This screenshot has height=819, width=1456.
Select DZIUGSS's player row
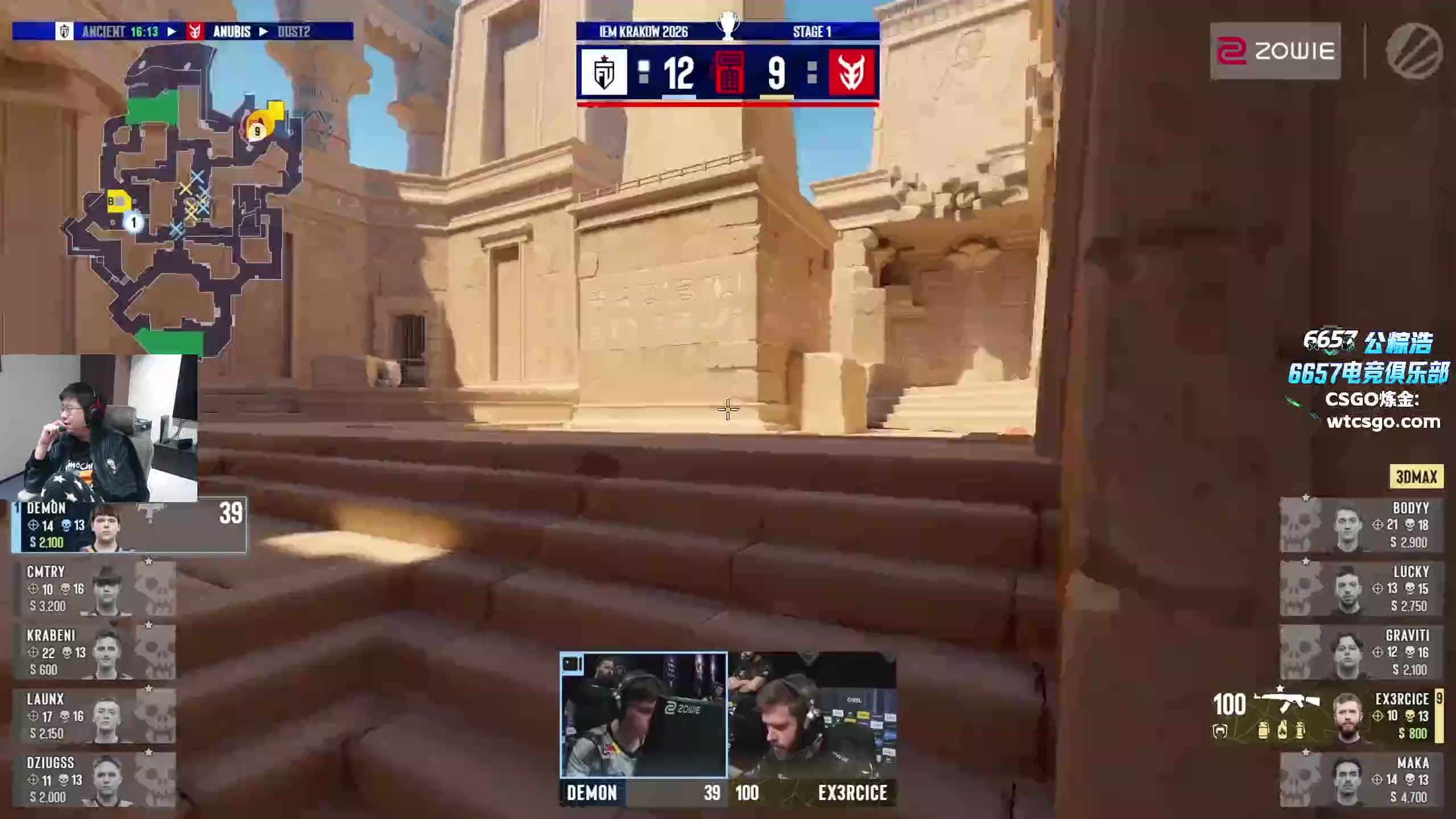coord(94,780)
